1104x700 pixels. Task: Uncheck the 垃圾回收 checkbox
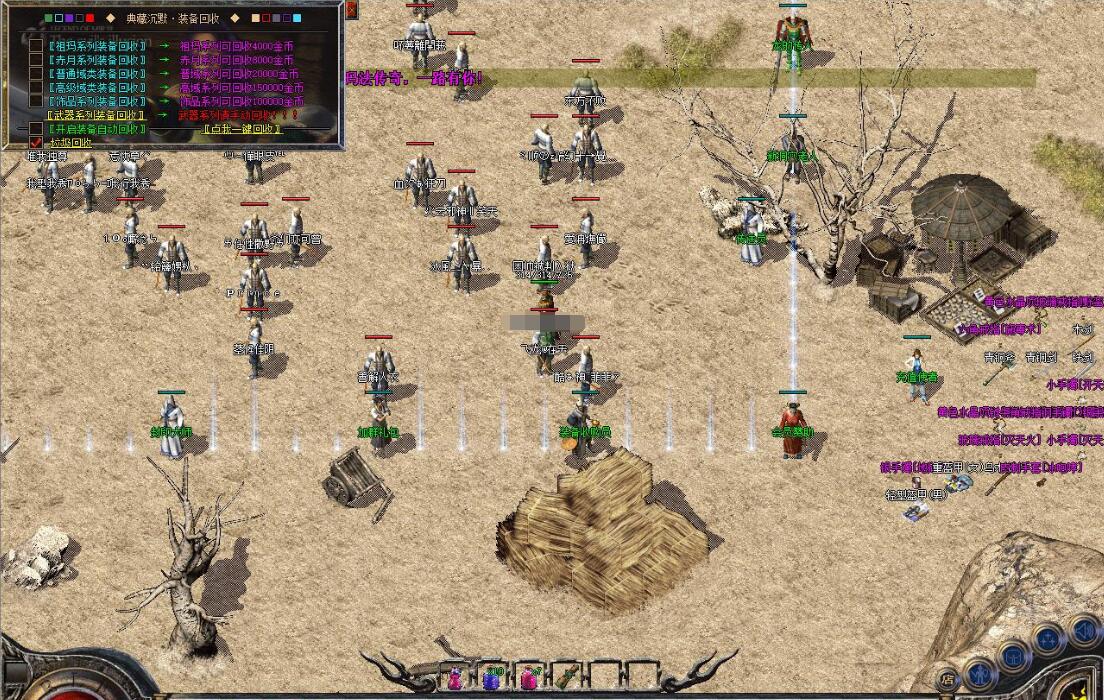36,142
